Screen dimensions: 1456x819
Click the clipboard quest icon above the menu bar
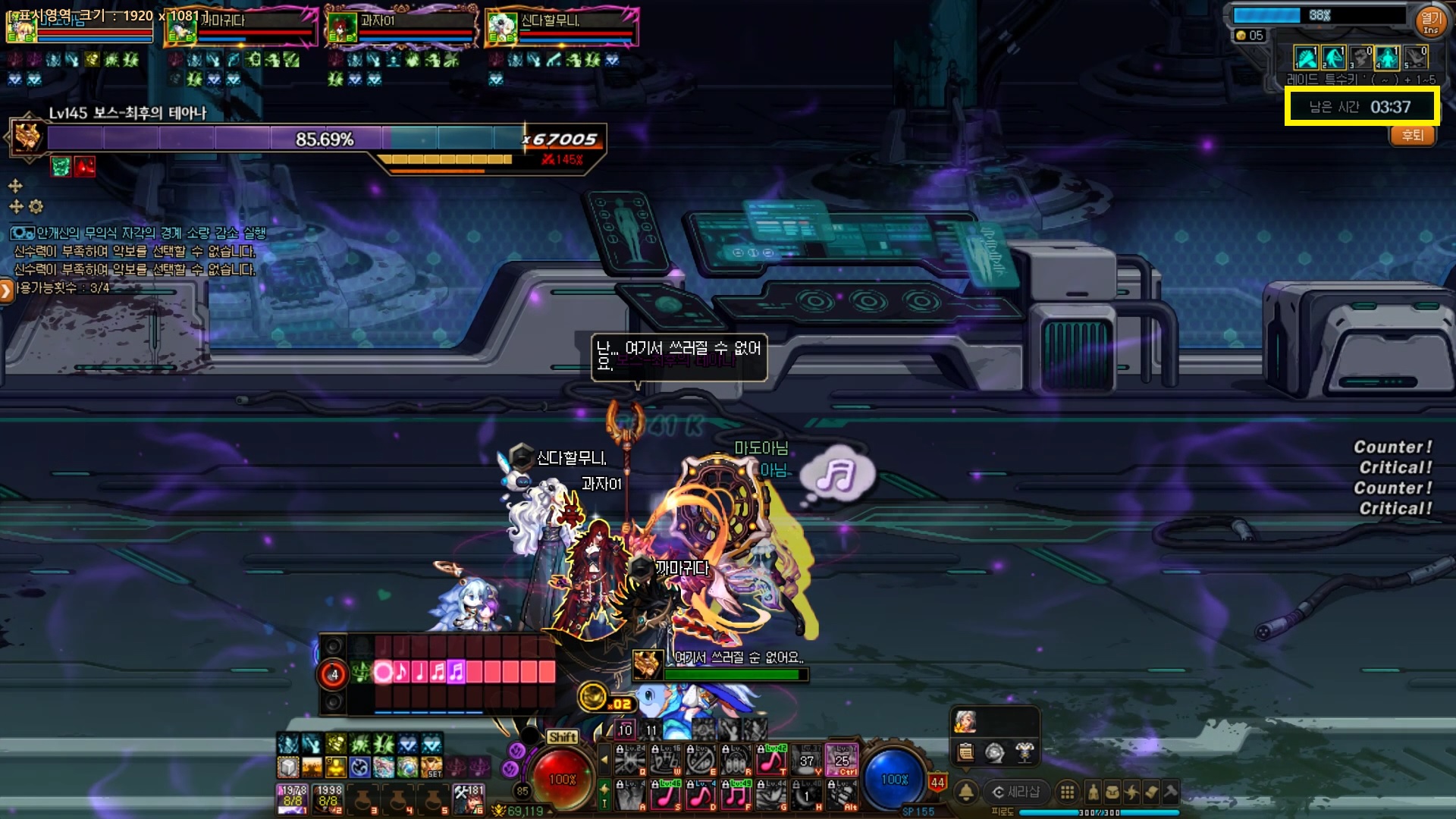click(965, 752)
